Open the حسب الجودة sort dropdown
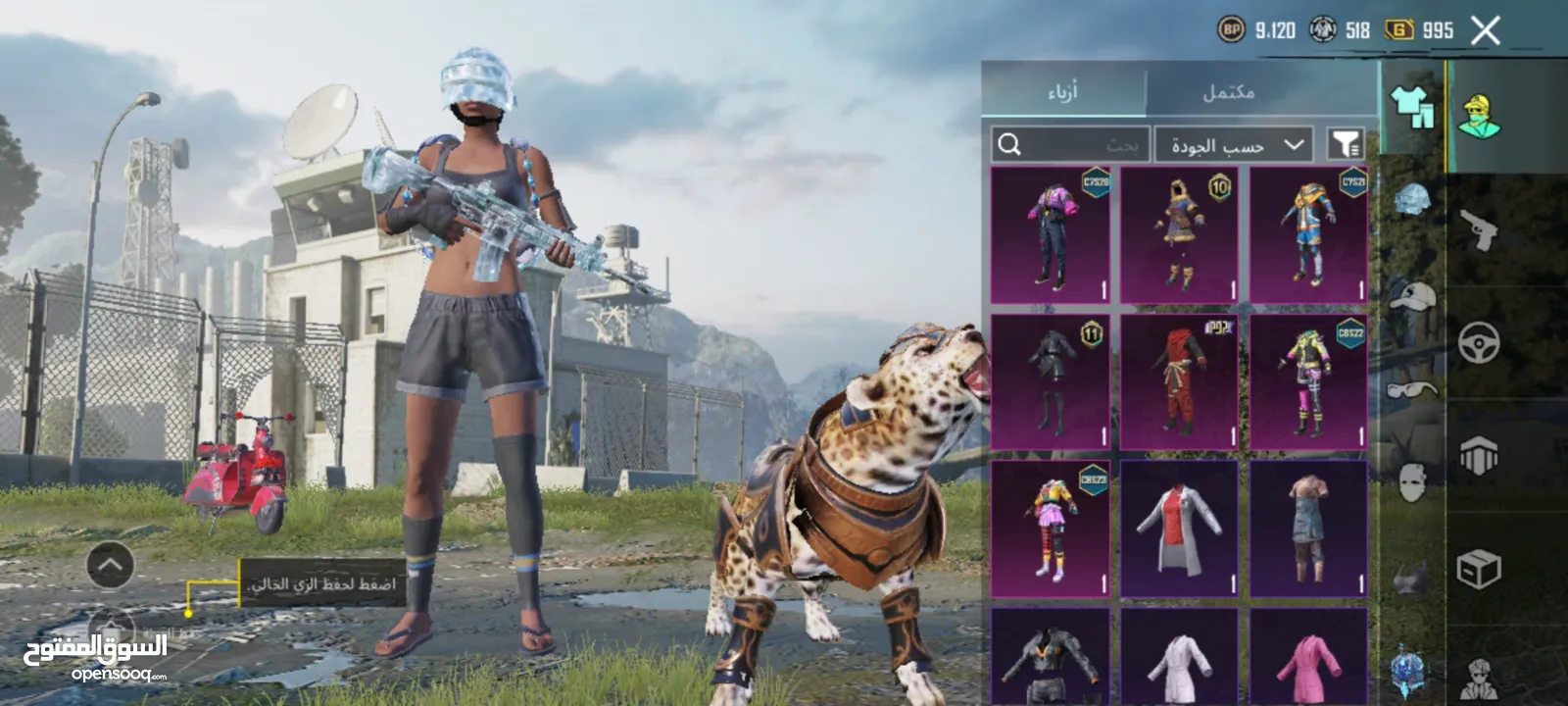1568x706 pixels. [1236, 145]
